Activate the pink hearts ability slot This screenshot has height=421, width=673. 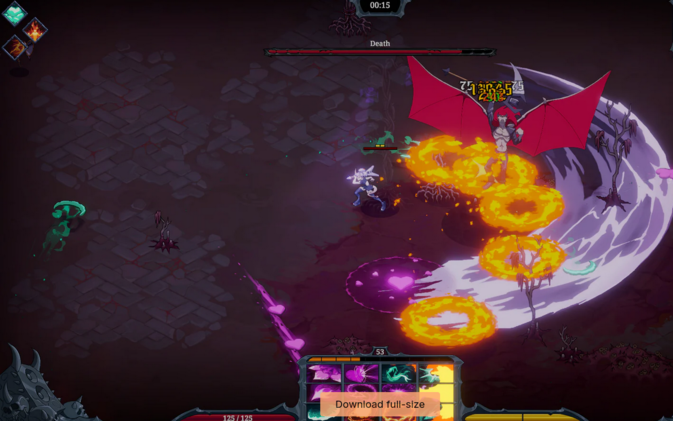pos(326,373)
